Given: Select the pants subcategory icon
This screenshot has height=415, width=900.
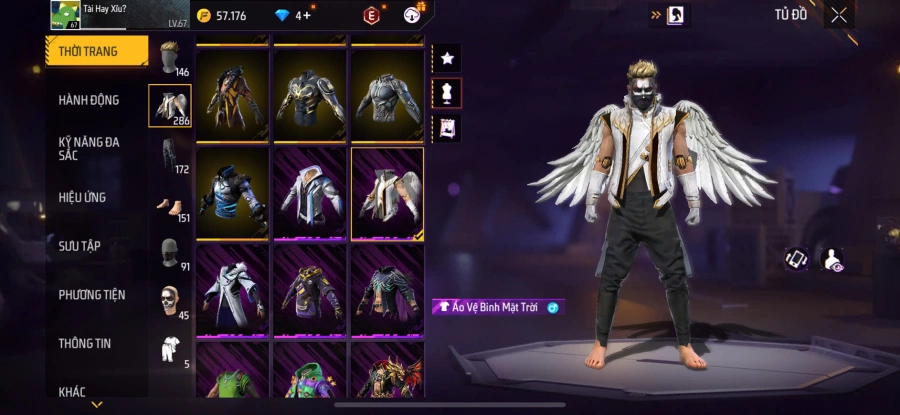Looking at the screenshot, I should point(170,156).
